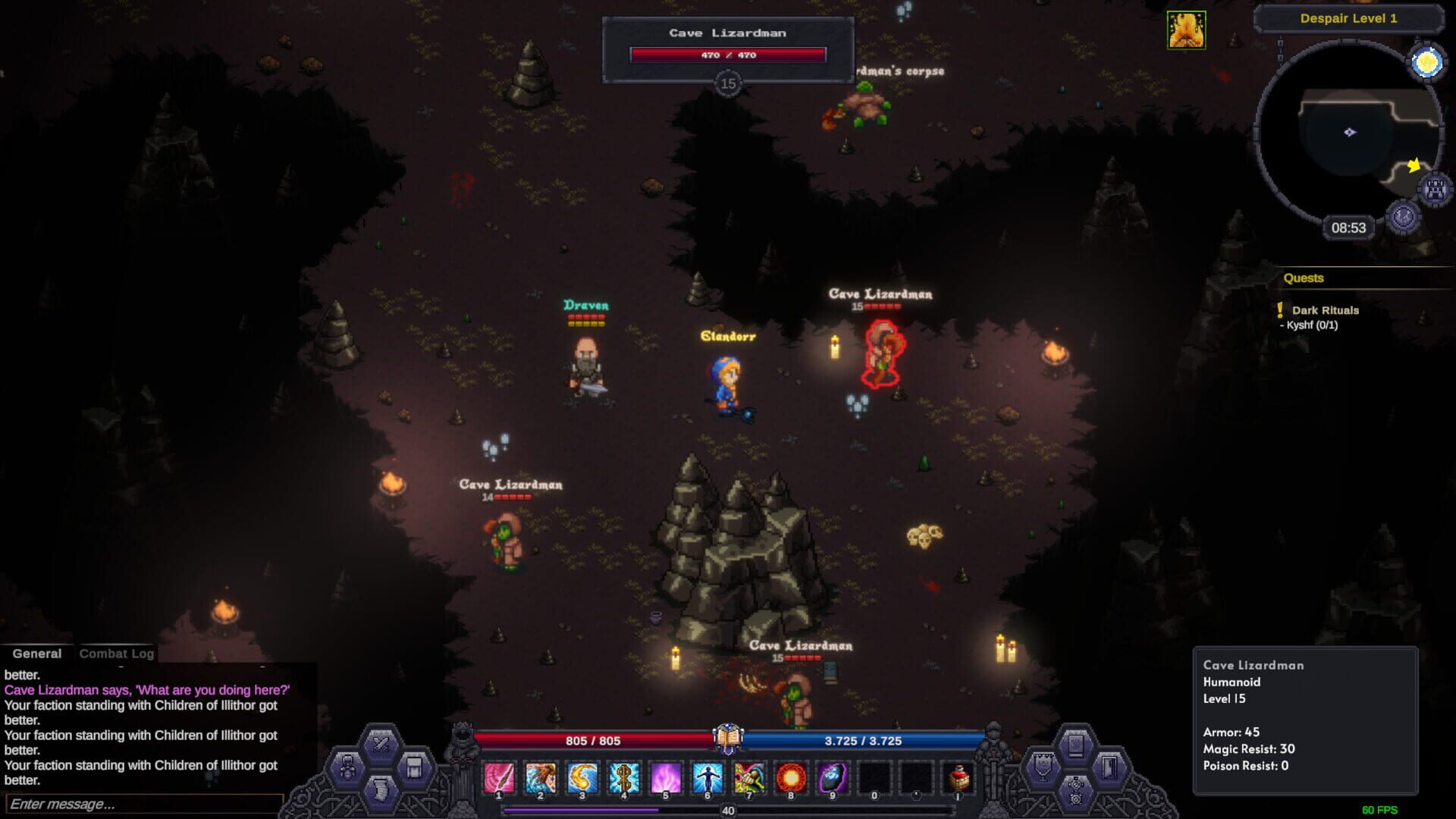This screenshot has height=819, width=1456.
Task: Expand the Quests panel header
Action: pos(1303,278)
